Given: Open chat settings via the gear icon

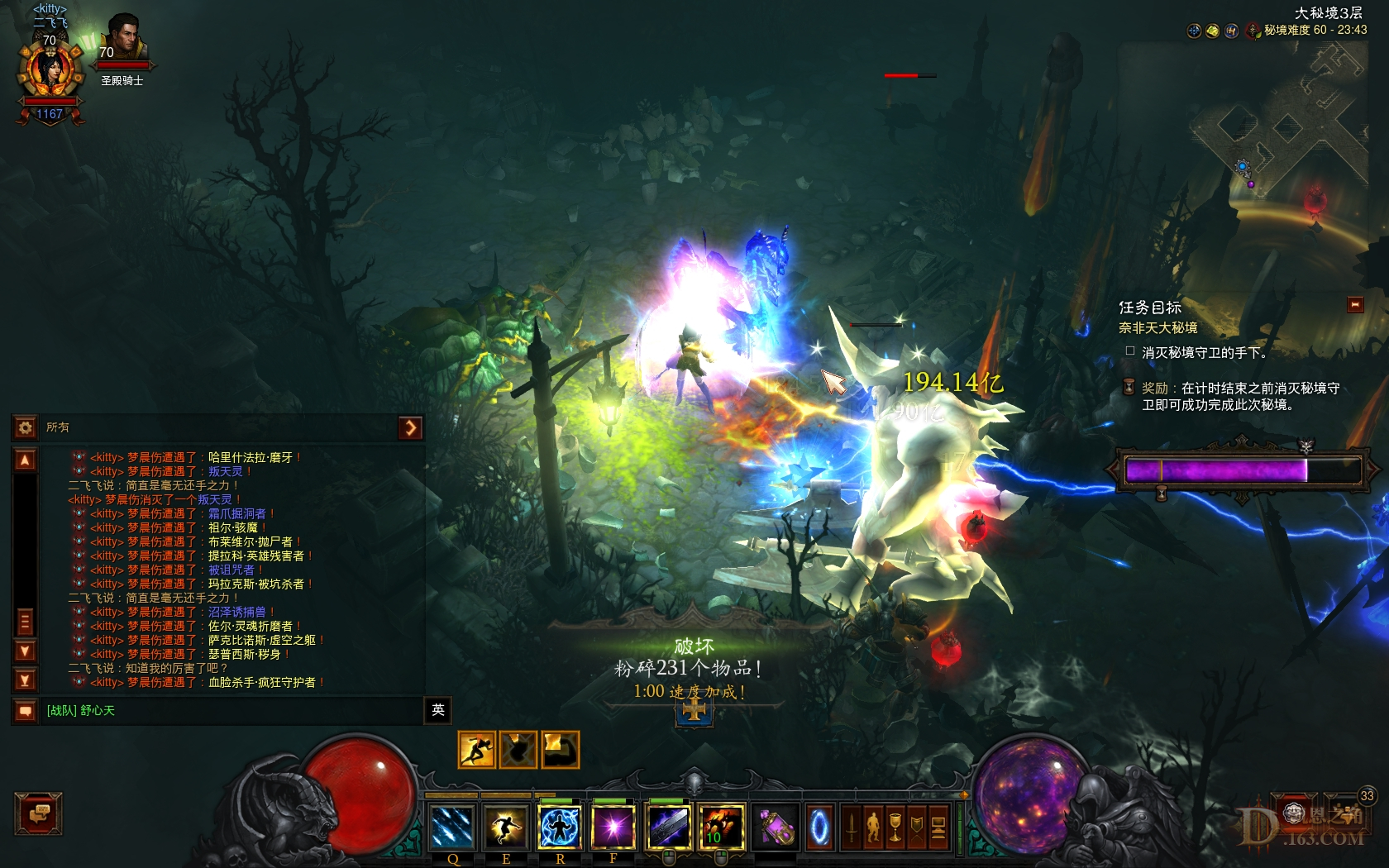Looking at the screenshot, I should coord(26,427).
